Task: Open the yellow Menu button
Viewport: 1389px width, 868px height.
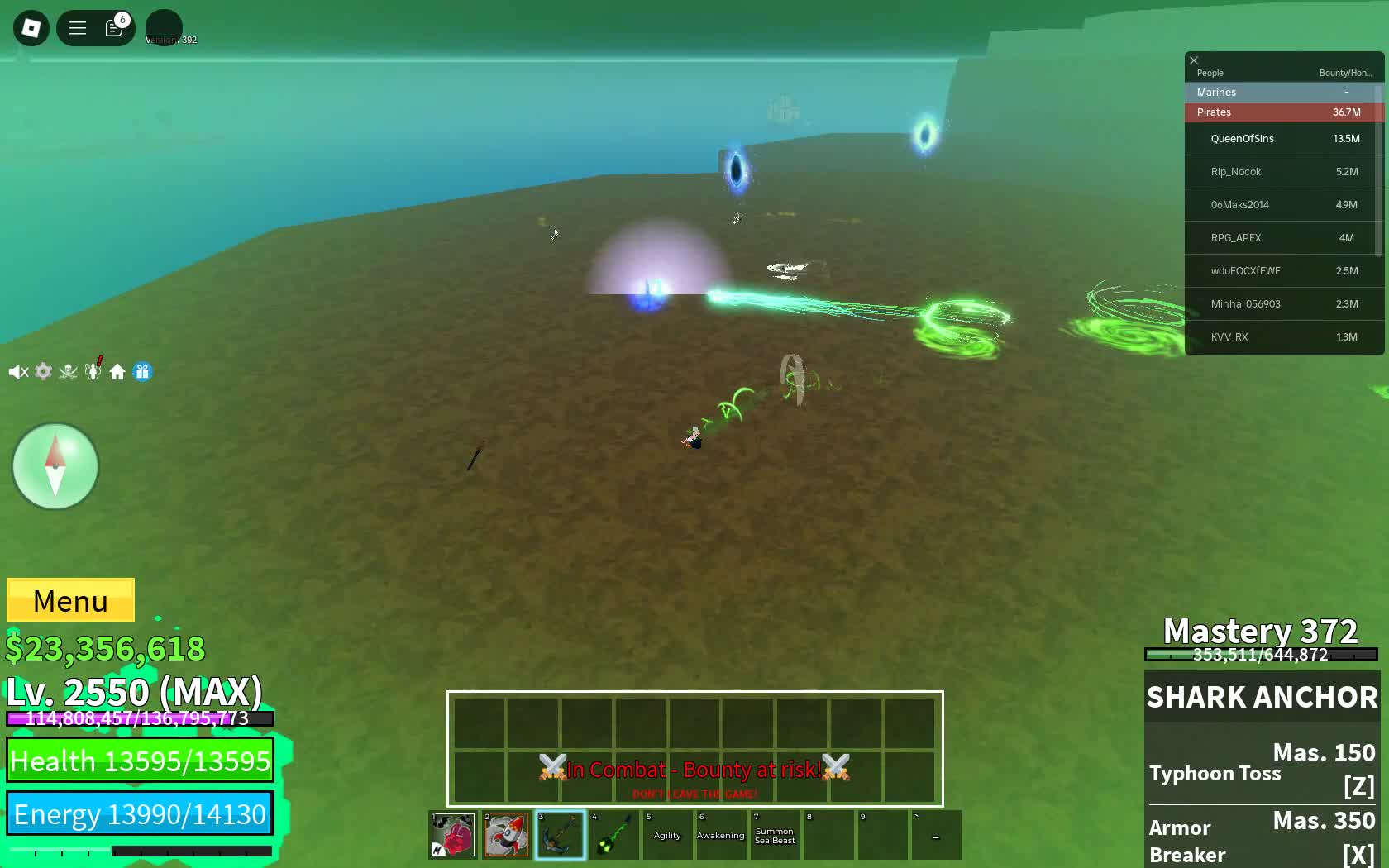Action: pyautogui.click(x=70, y=600)
